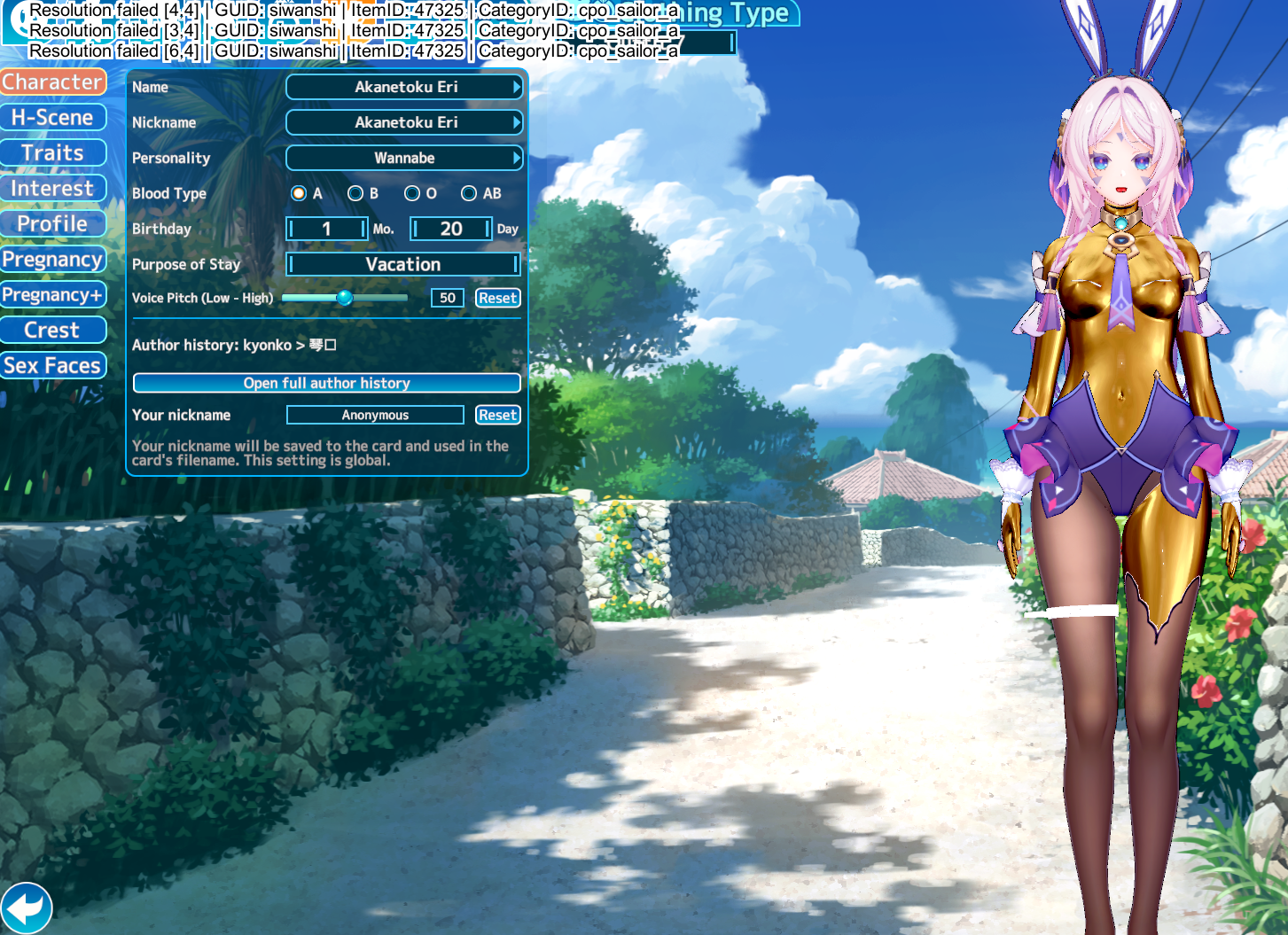Screen dimensions: 1288x935
Task: Edit the Name field Akanetoku Eri
Action: [404, 87]
